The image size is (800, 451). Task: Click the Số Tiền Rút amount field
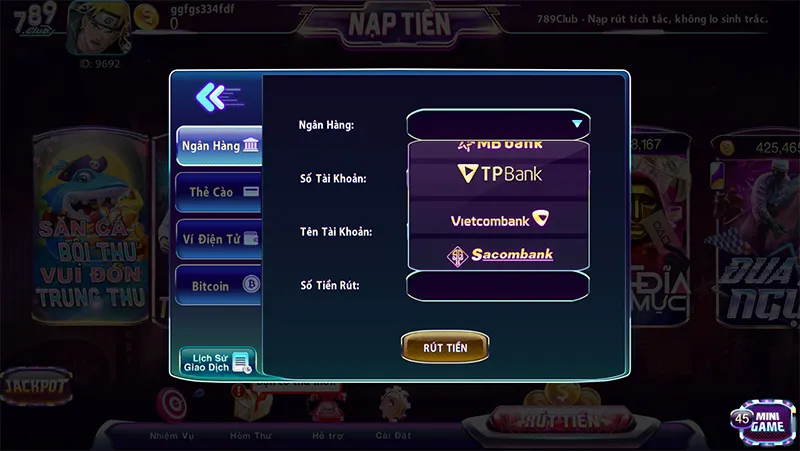point(498,286)
